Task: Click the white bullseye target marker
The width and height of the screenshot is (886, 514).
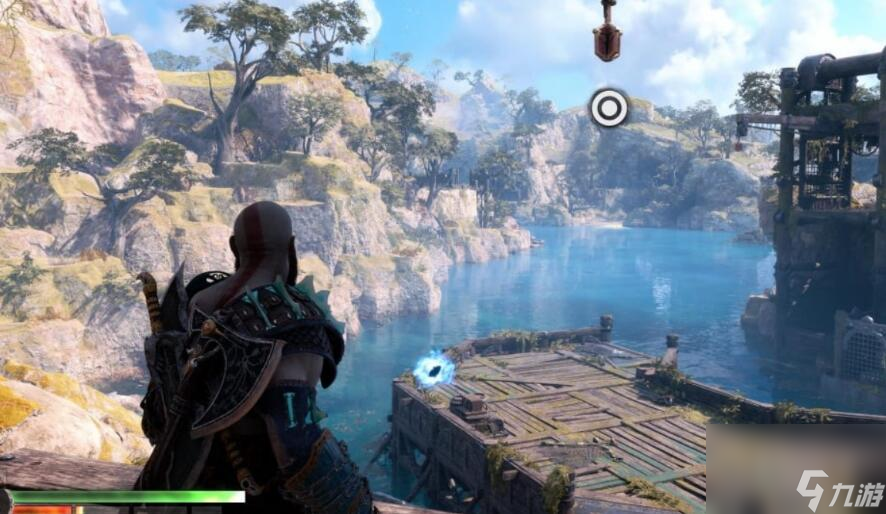Action: click(609, 108)
